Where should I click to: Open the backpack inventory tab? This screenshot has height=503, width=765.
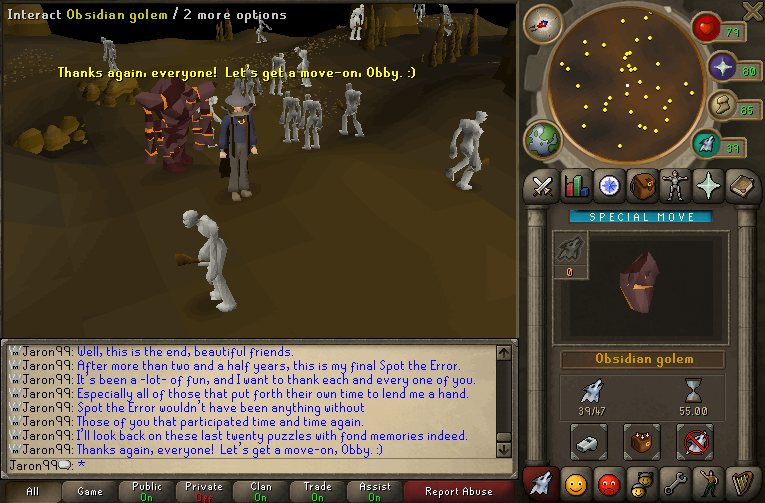click(641, 186)
